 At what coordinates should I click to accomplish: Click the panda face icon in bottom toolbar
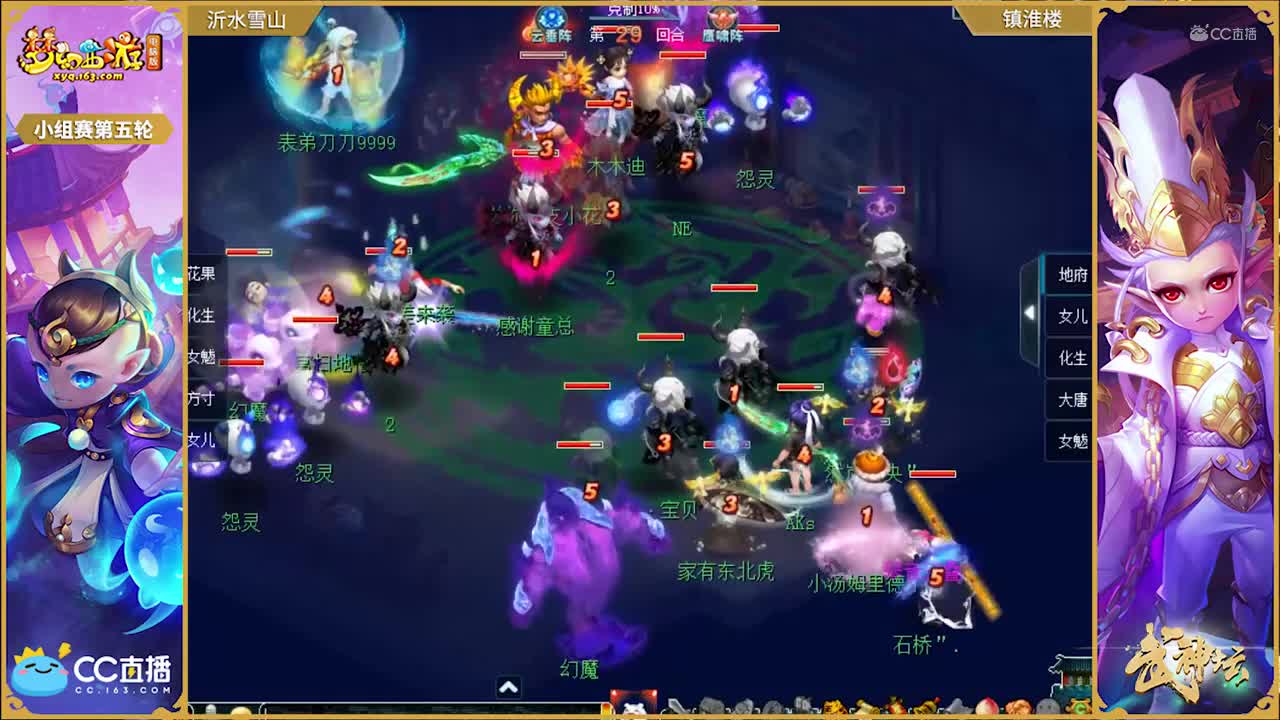click(633, 707)
